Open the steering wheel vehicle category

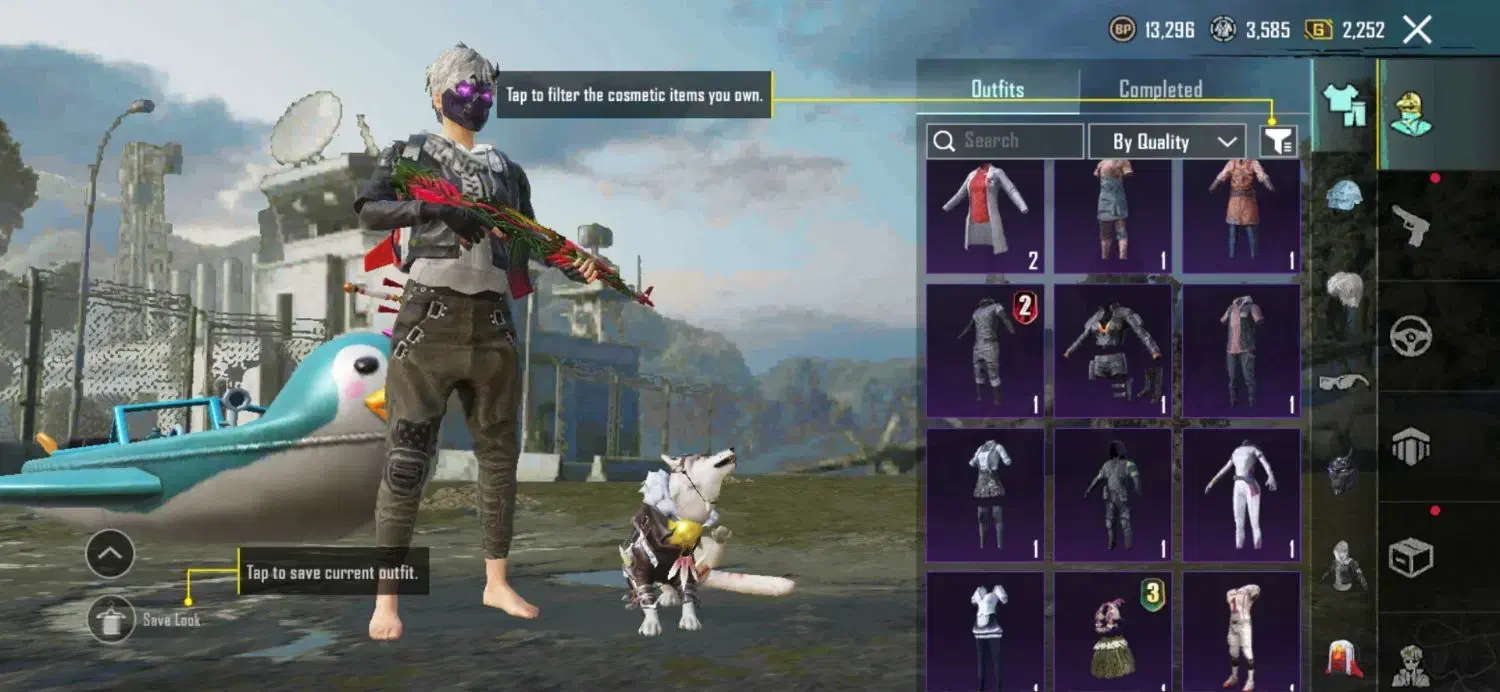point(1411,336)
